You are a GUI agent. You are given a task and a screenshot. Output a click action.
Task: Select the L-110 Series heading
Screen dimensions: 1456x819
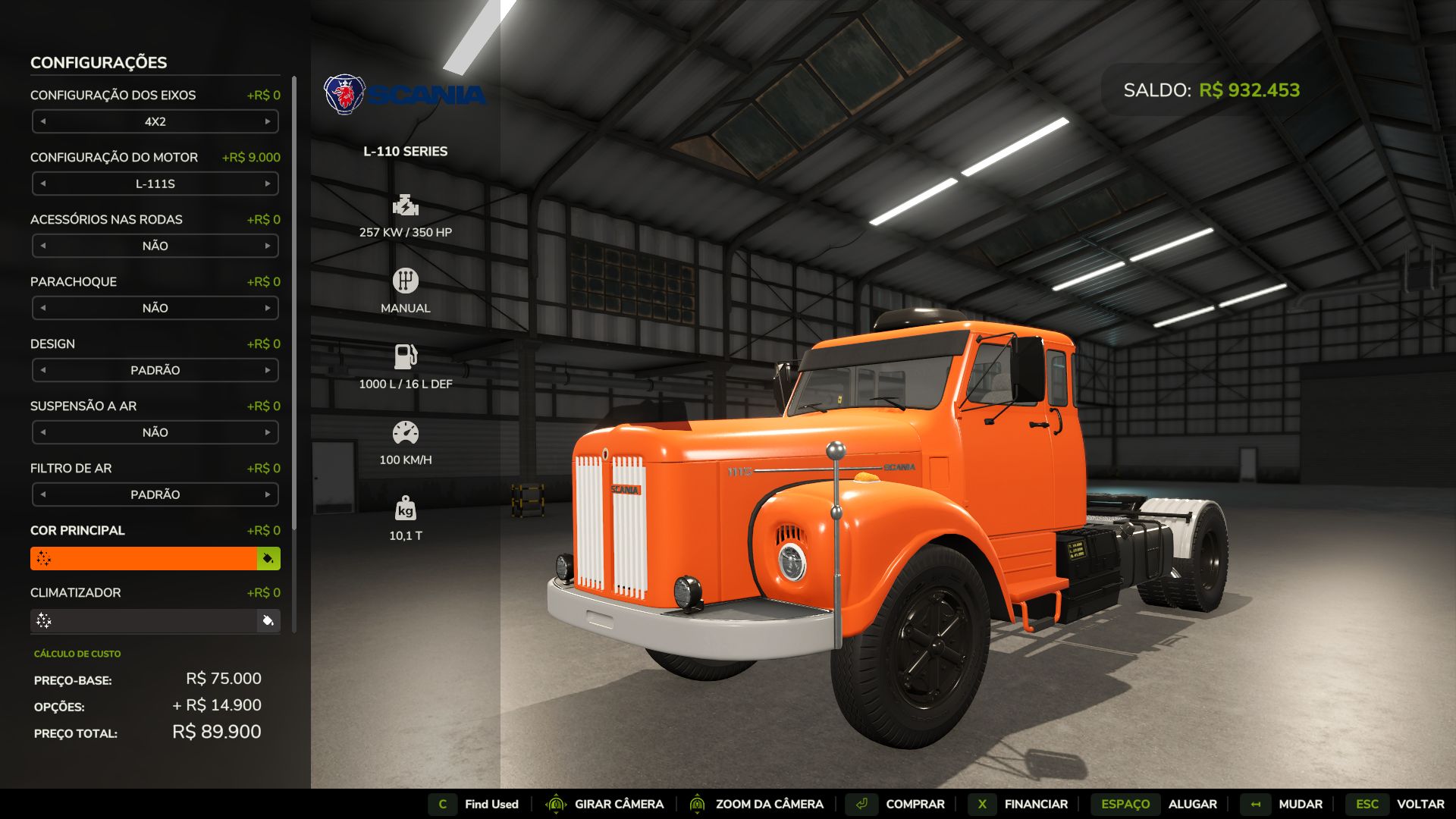click(405, 151)
